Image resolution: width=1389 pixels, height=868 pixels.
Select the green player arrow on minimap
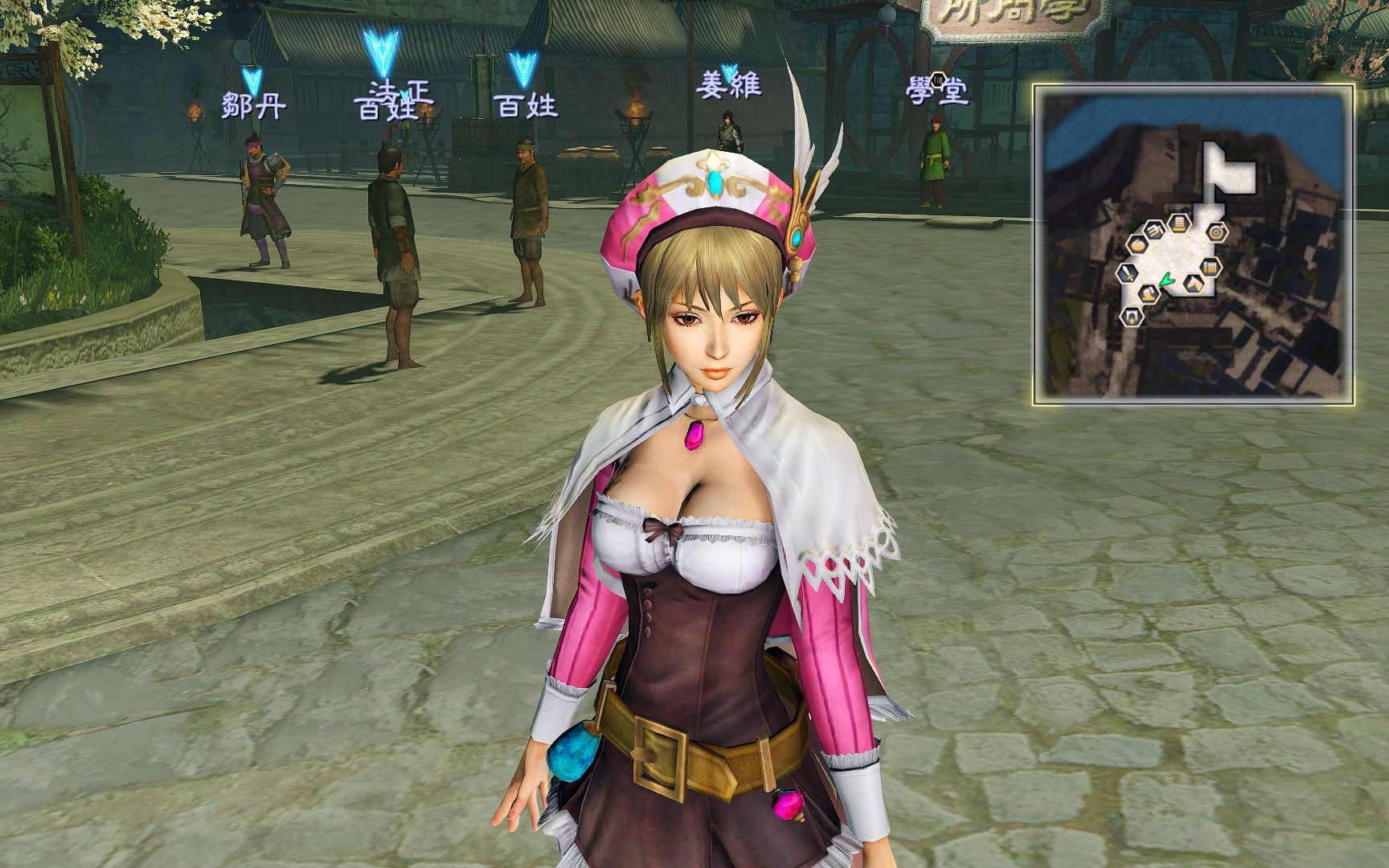click(1166, 280)
